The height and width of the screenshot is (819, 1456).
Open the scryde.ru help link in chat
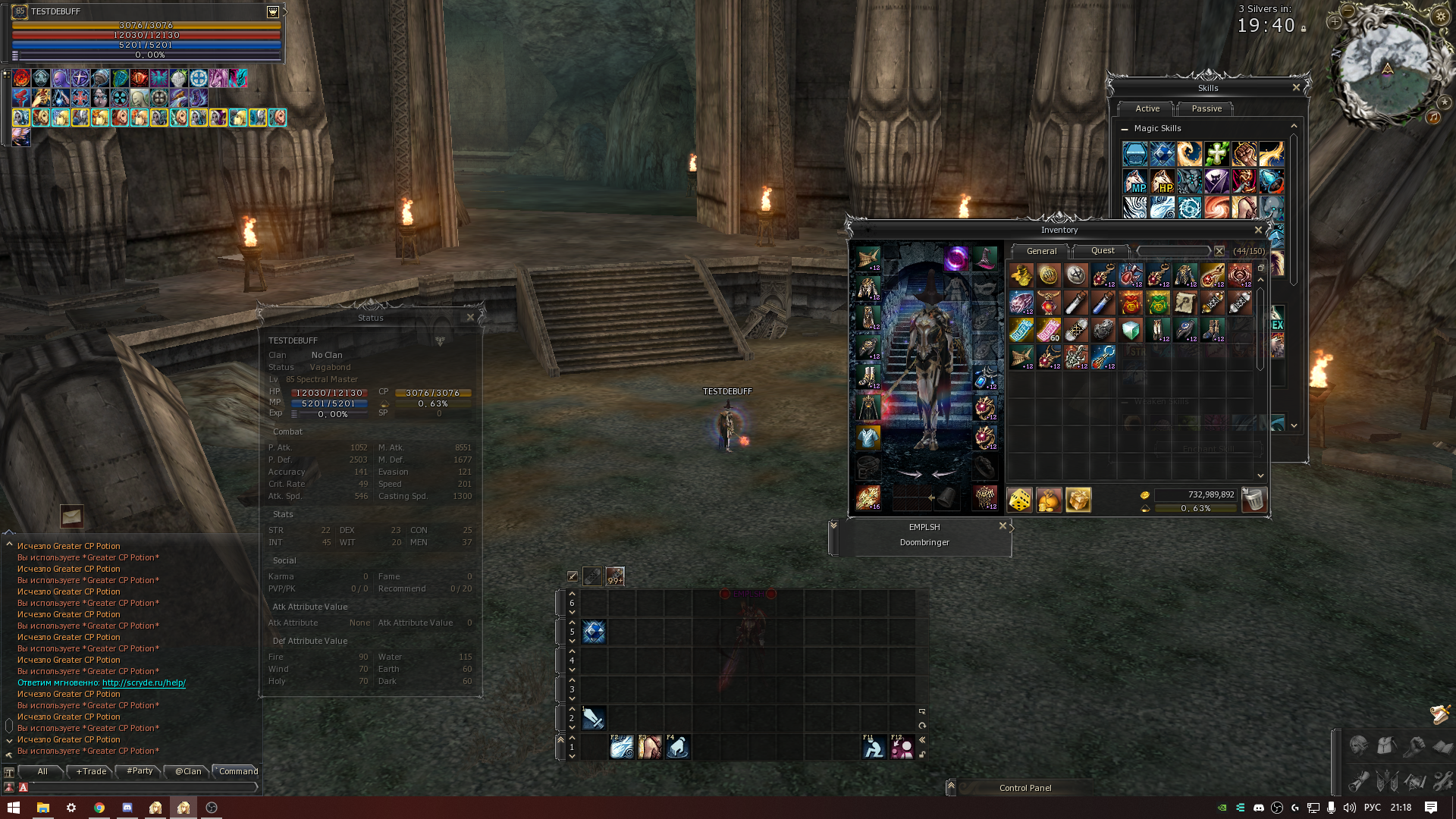point(143,682)
